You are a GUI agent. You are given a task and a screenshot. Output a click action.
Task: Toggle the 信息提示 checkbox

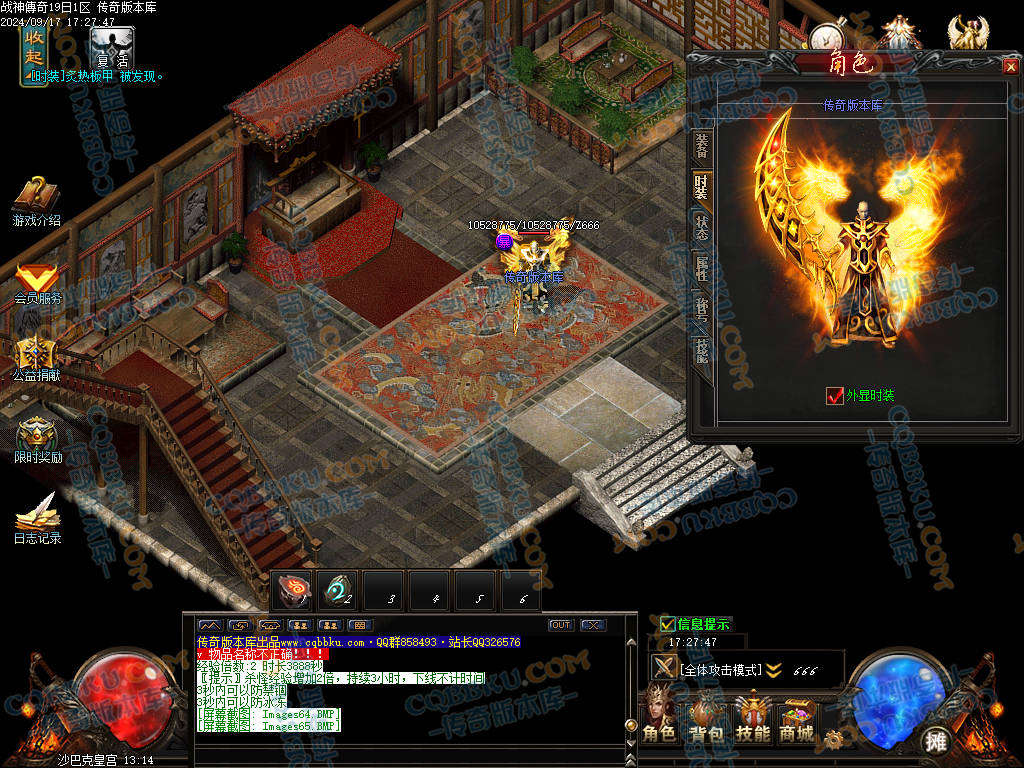click(668, 624)
